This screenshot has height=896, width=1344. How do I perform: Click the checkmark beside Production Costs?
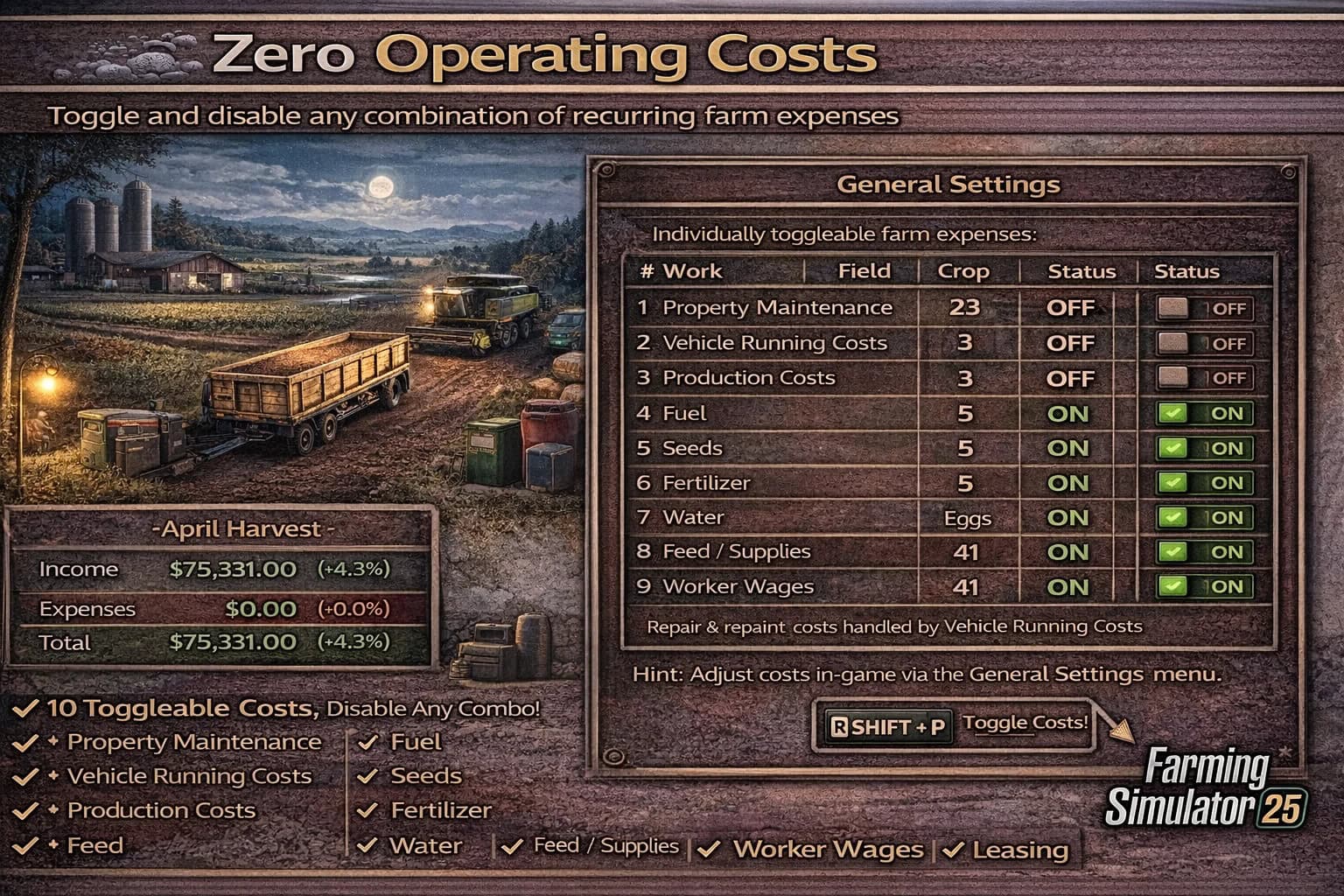(x=25, y=810)
